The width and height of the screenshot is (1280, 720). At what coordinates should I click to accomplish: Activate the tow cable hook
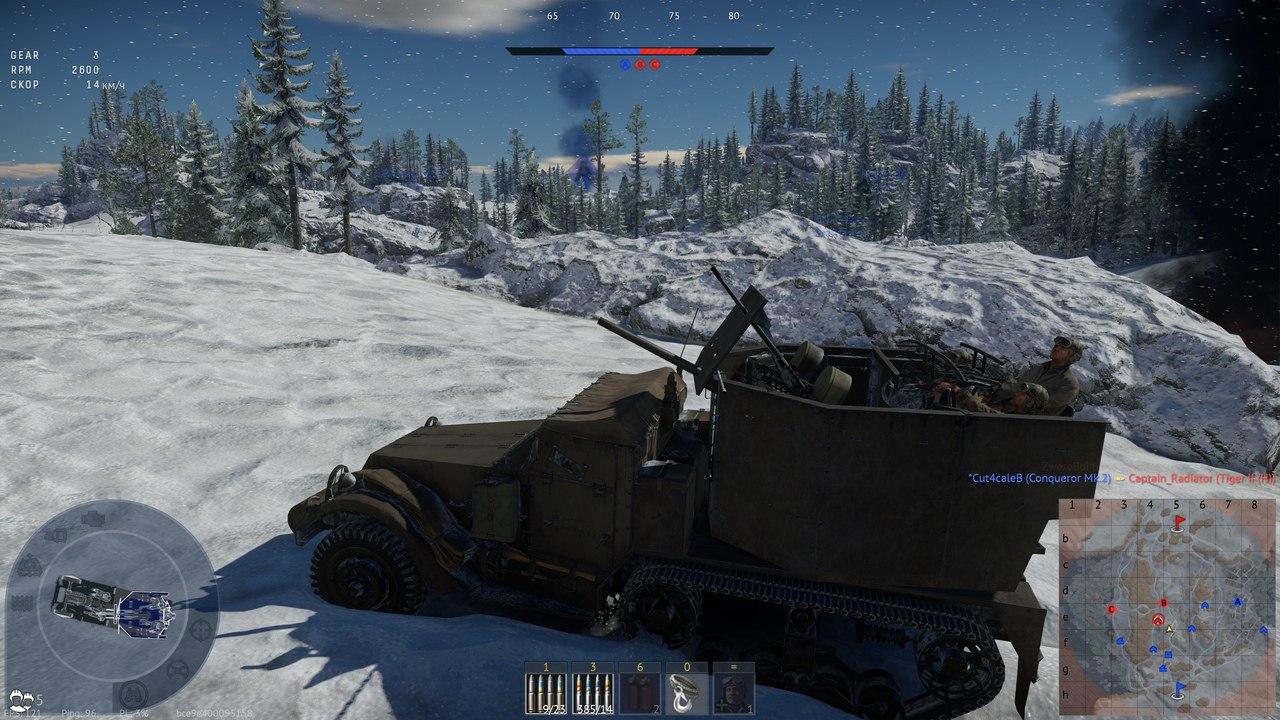(x=686, y=688)
